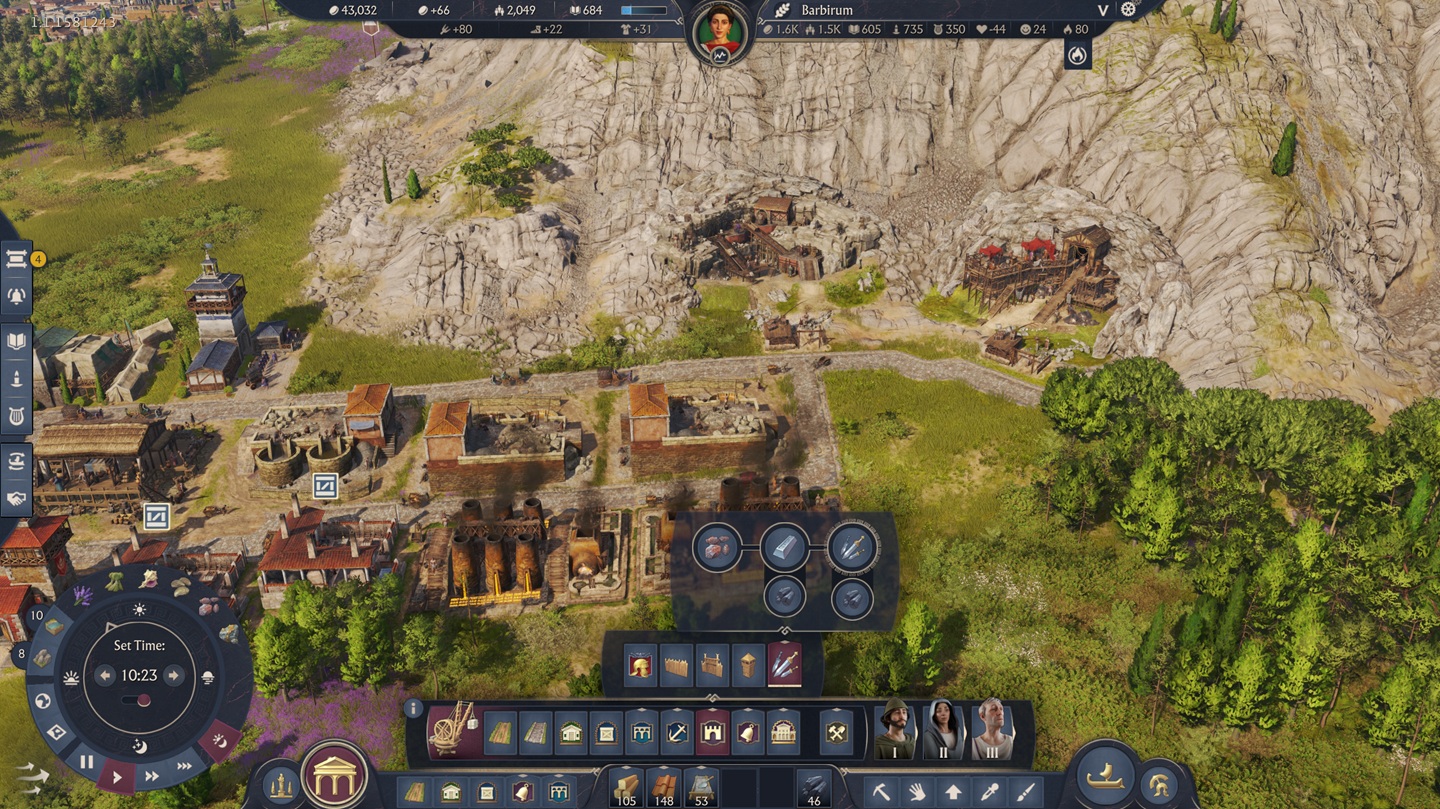This screenshot has width=1440, height=809.
Task: Increase the set time with right arrow
Action: tap(173, 676)
